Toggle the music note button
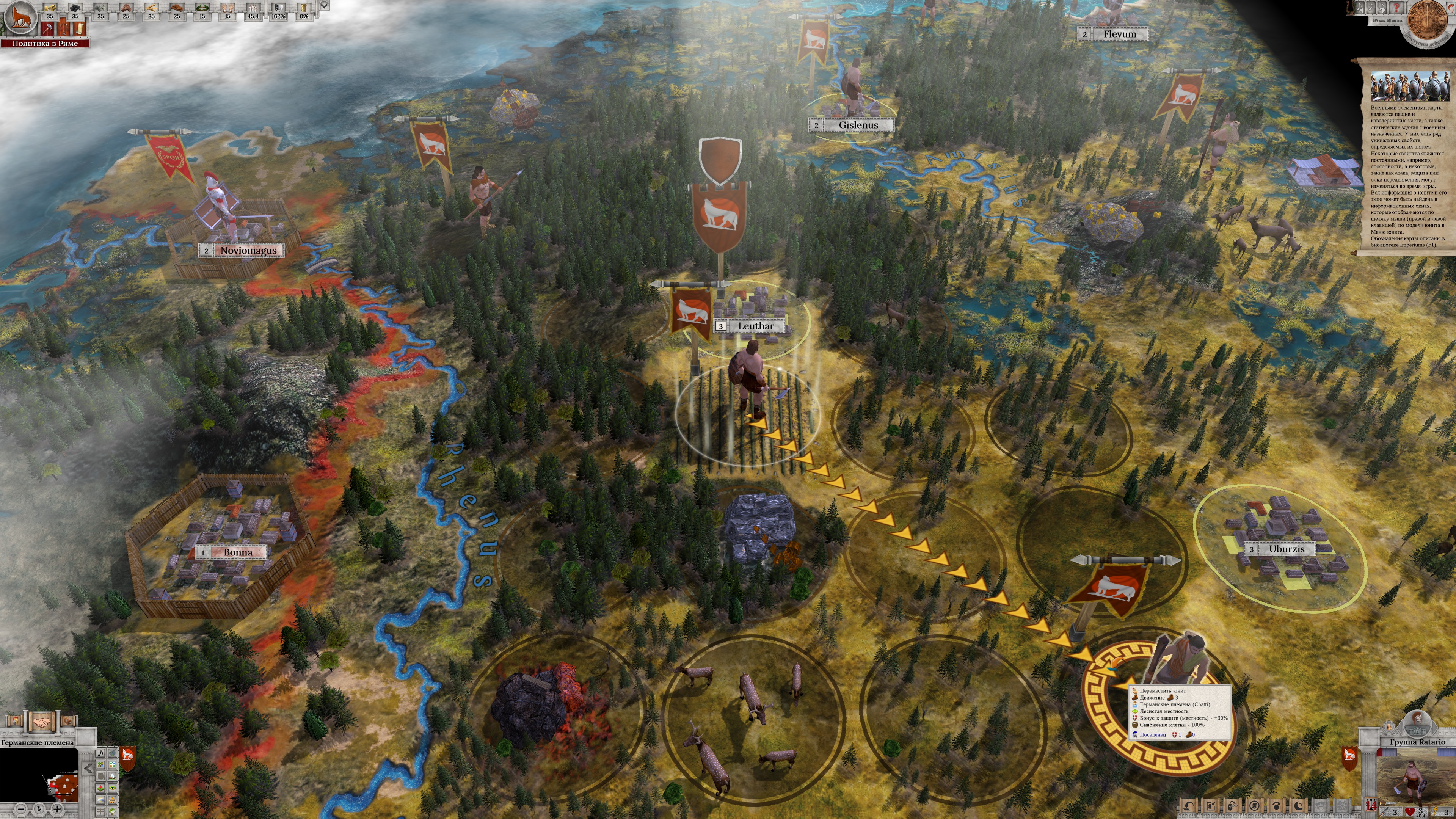The image size is (1456, 819). tap(100, 753)
